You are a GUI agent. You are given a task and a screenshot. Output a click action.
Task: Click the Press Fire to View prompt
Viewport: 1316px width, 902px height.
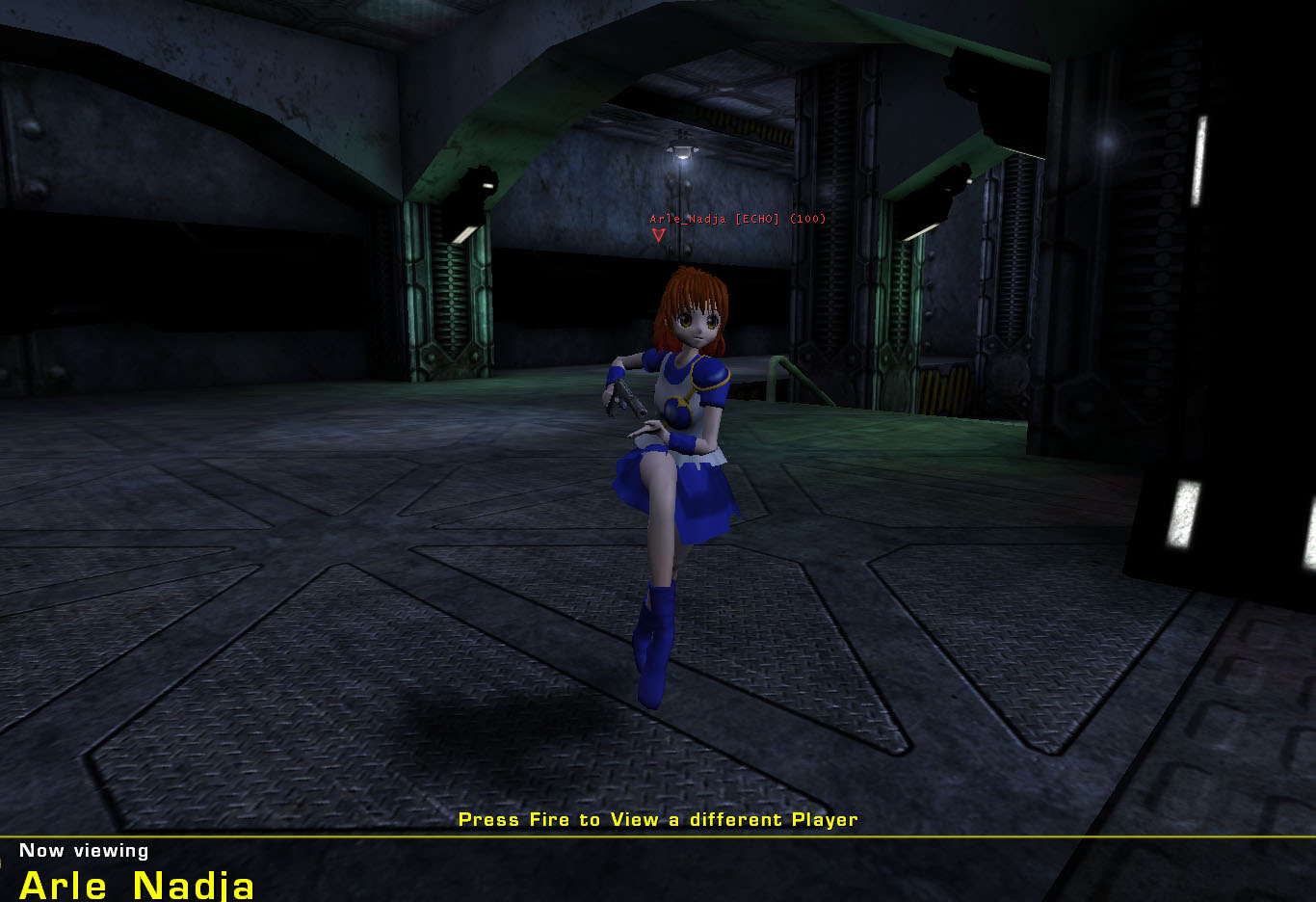tap(659, 819)
